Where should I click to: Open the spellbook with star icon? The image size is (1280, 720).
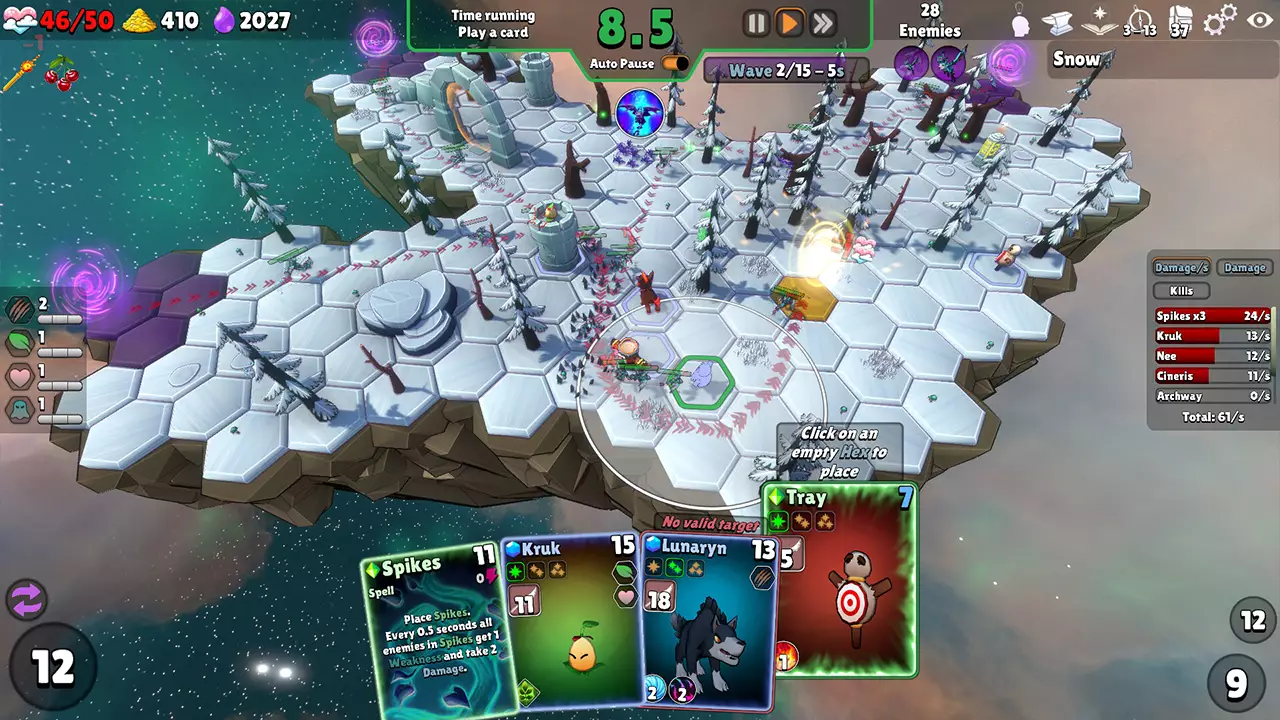tap(1100, 21)
